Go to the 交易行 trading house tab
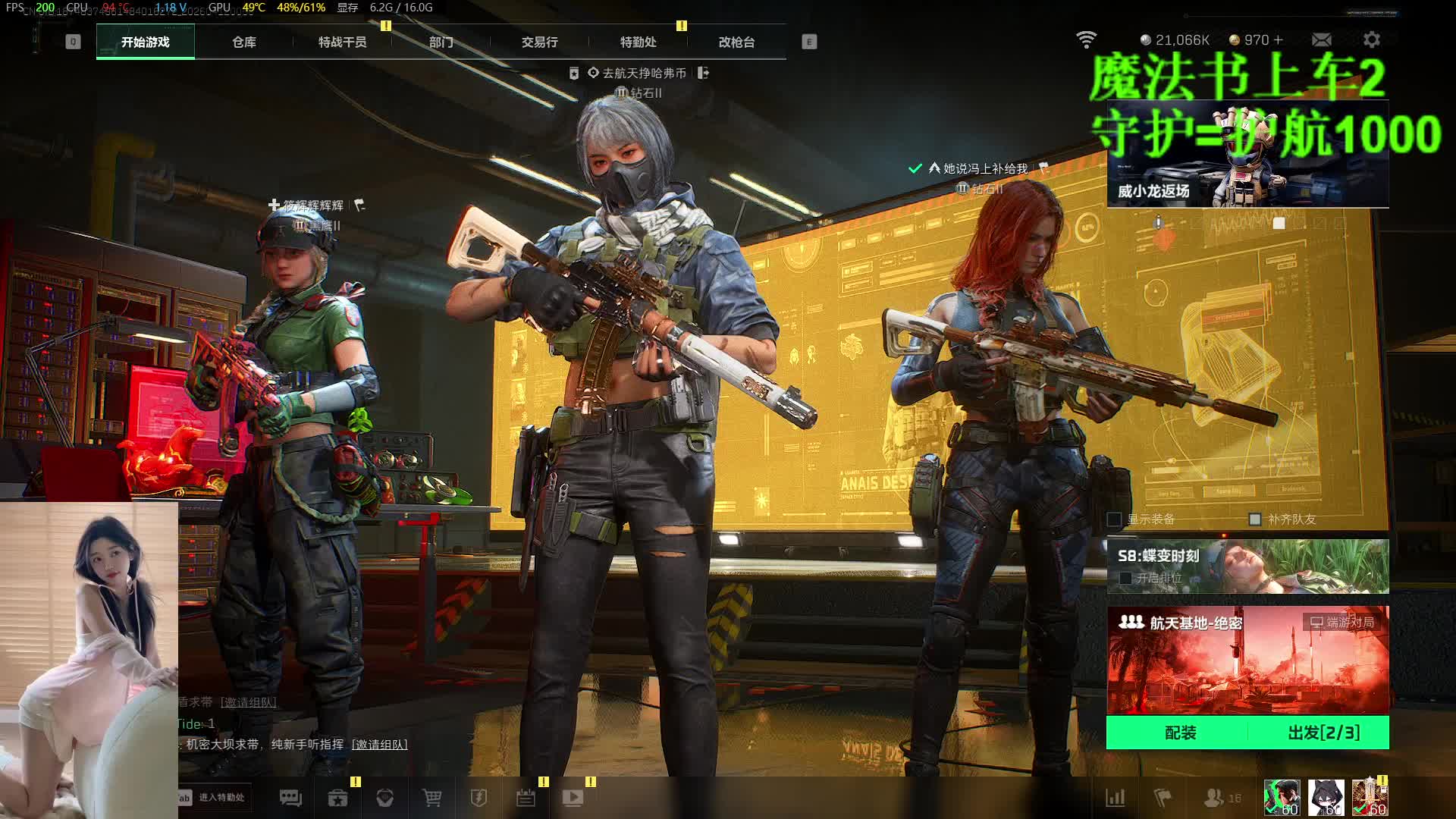1456x819 pixels. (x=539, y=42)
